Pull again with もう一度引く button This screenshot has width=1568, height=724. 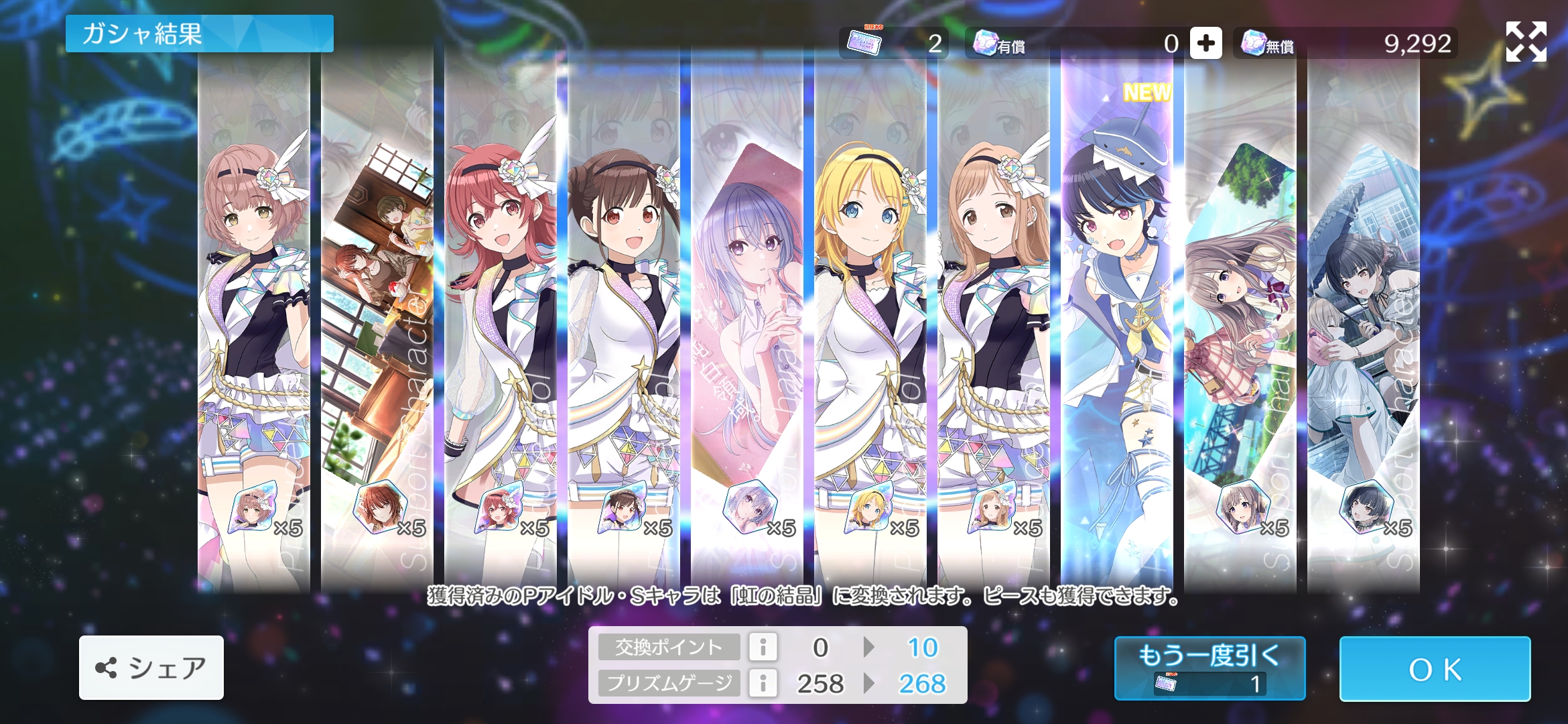click(1210, 668)
